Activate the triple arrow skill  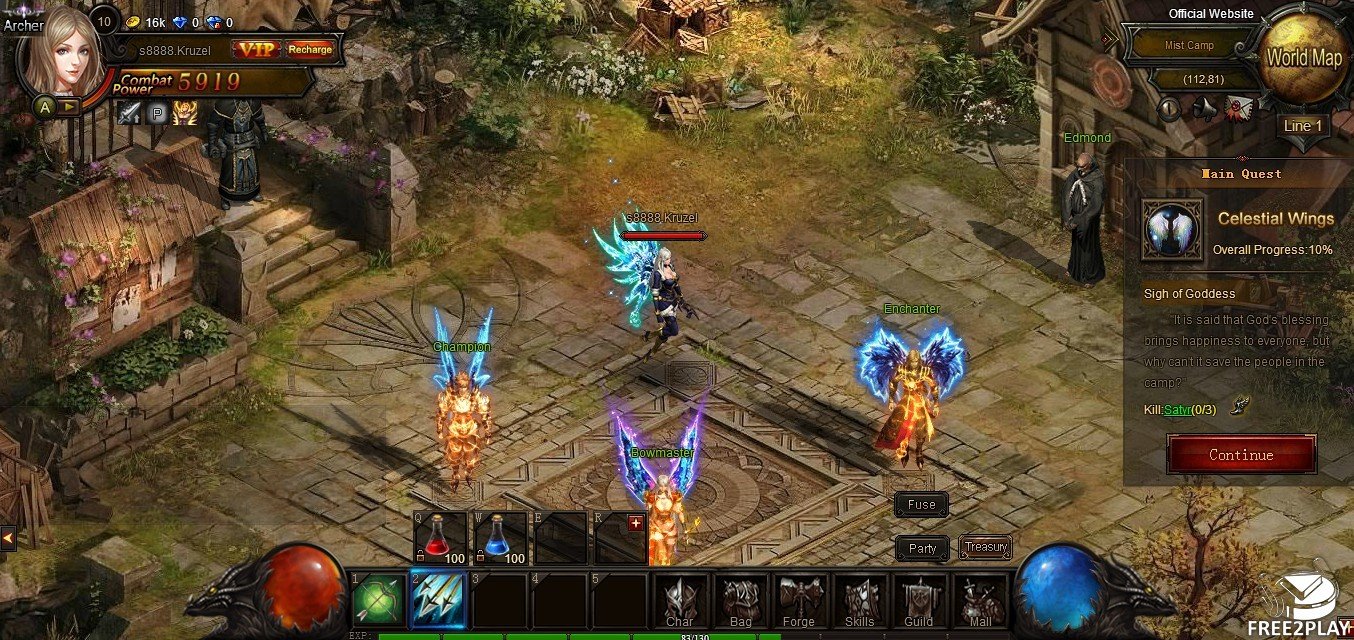[x=438, y=600]
